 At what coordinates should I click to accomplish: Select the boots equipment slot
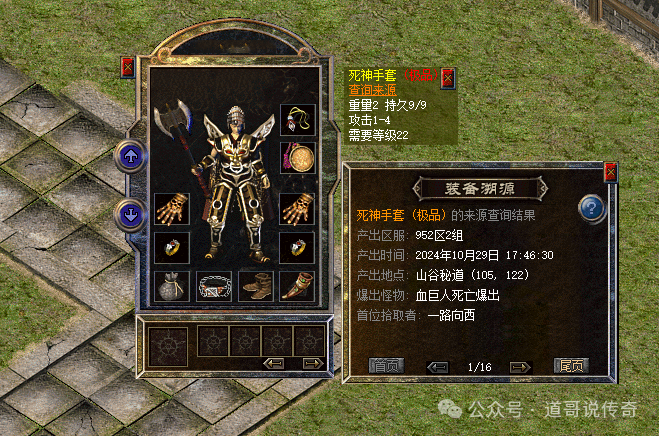click(x=255, y=286)
